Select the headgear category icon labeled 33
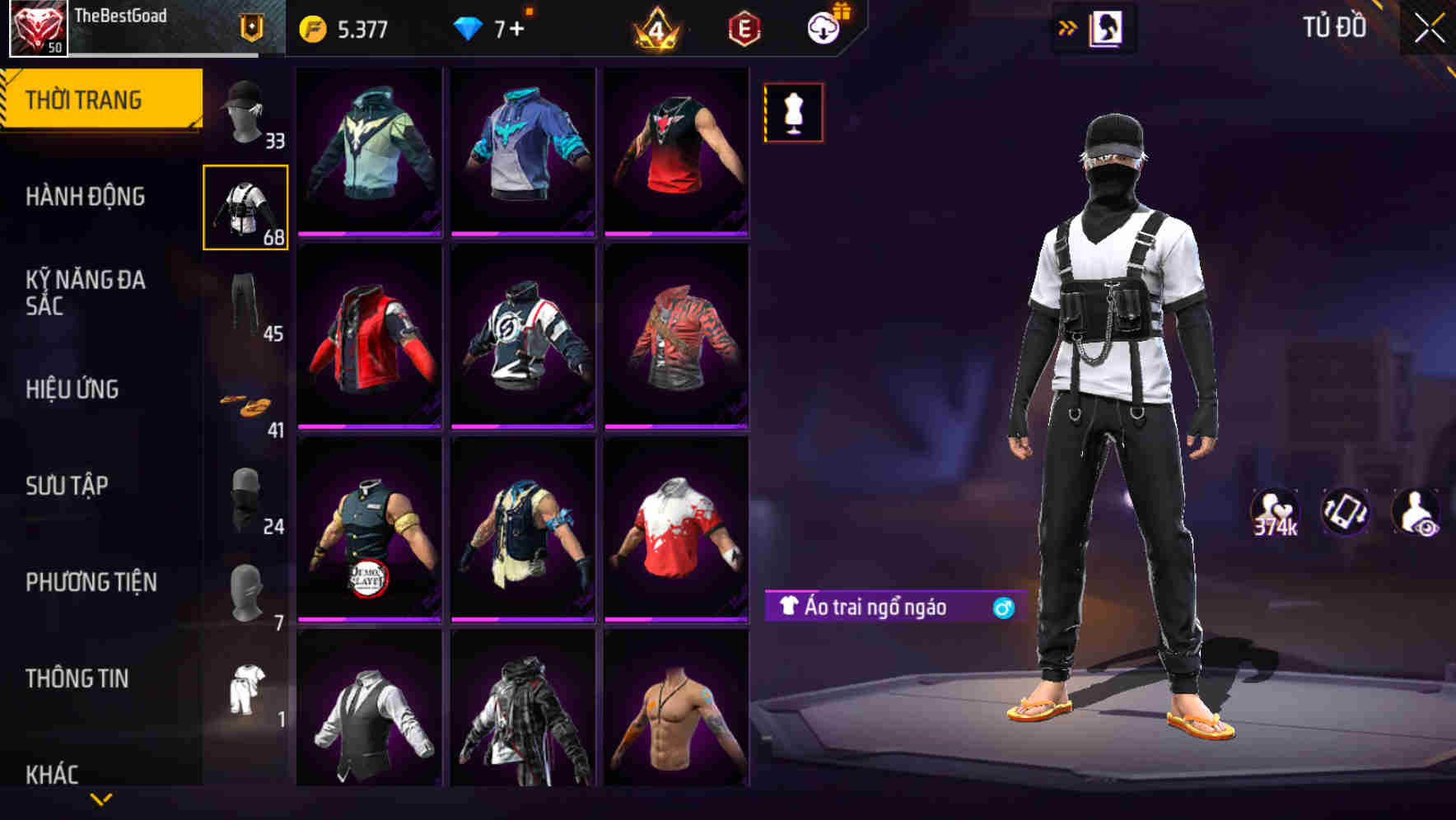 [245, 111]
